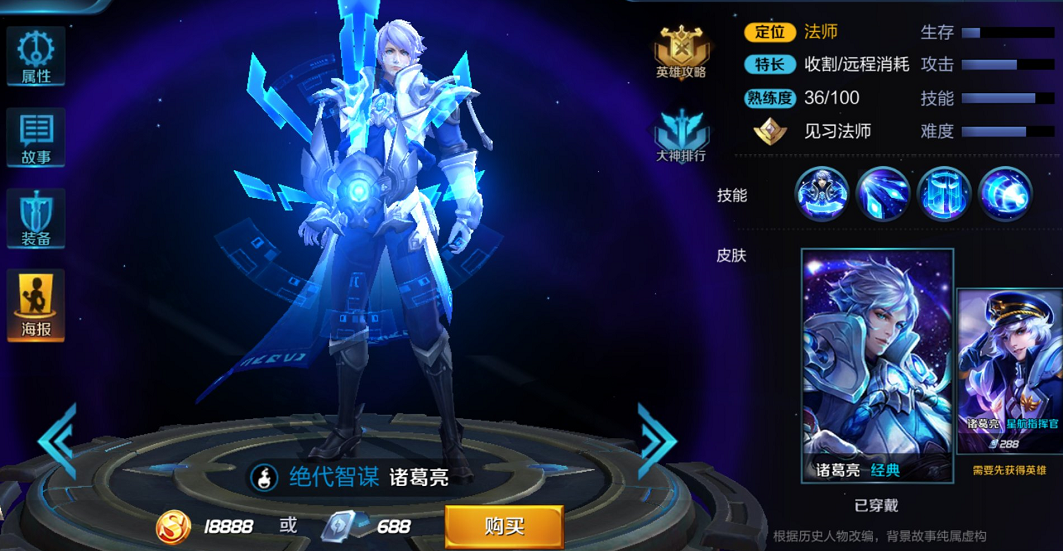Switch to the 故事 story tab
The image size is (1063, 551).
coord(36,138)
